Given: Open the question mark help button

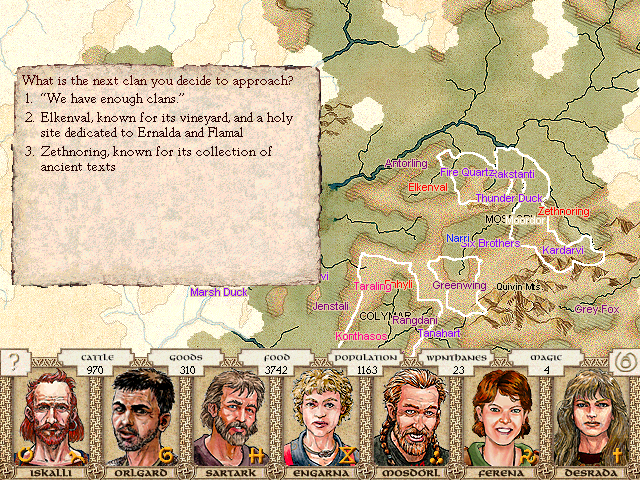Looking at the screenshot, I should tap(12, 361).
